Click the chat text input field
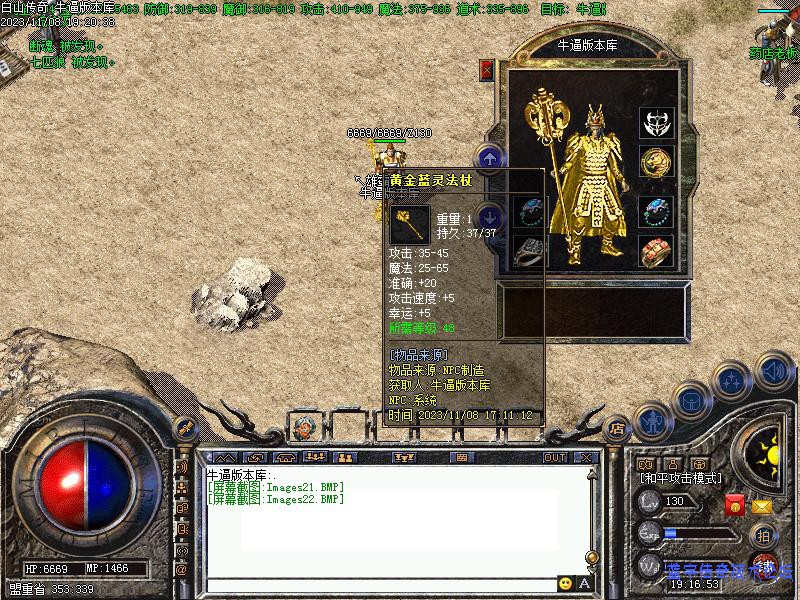The width and height of the screenshot is (800, 600). pos(380,584)
